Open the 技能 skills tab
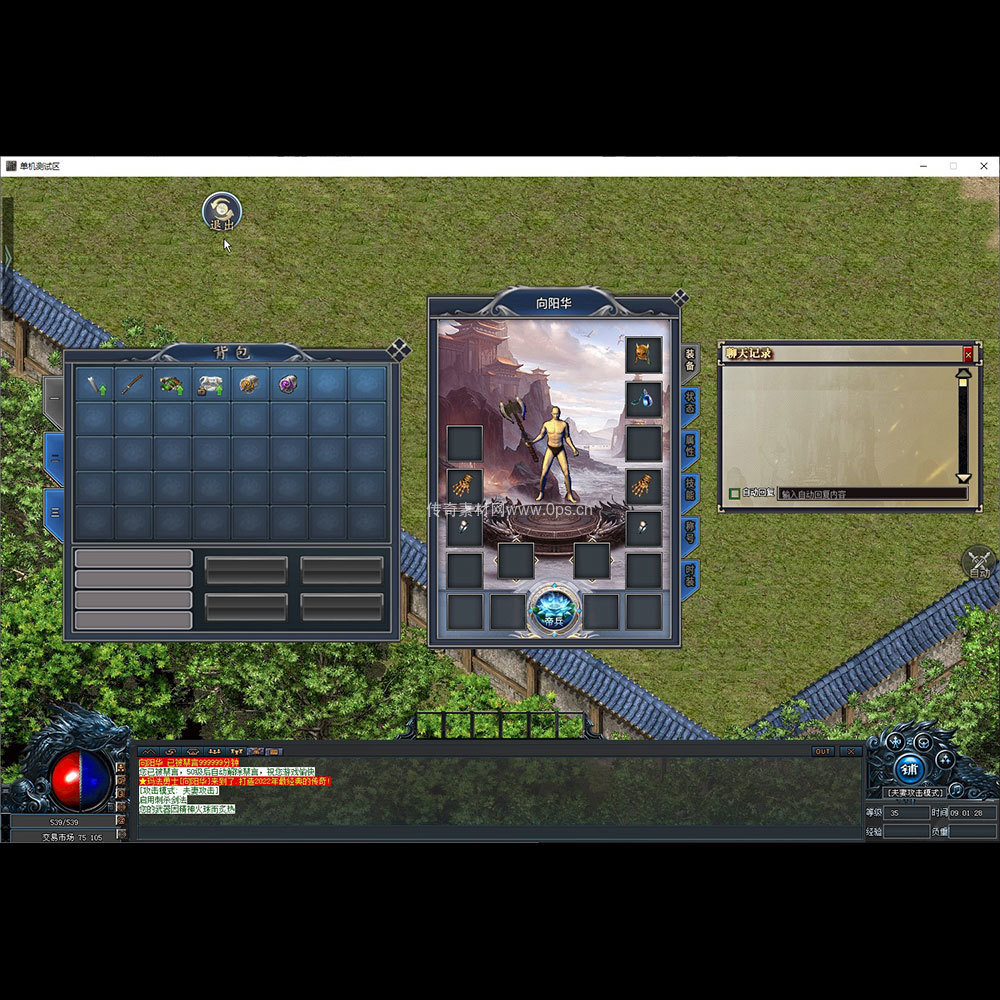The height and width of the screenshot is (1000, 1000). coord(690,488)
